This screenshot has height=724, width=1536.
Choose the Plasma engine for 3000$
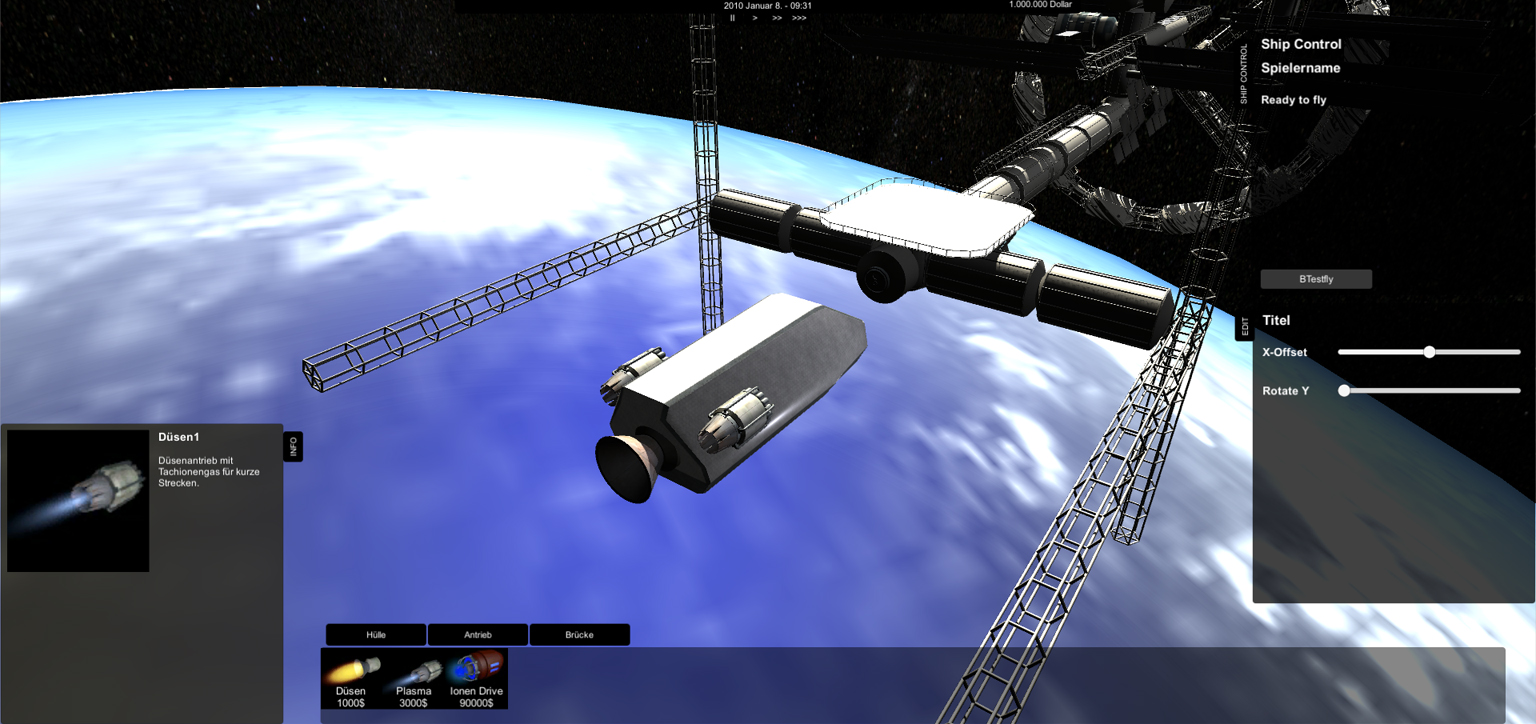coord(414,679)
